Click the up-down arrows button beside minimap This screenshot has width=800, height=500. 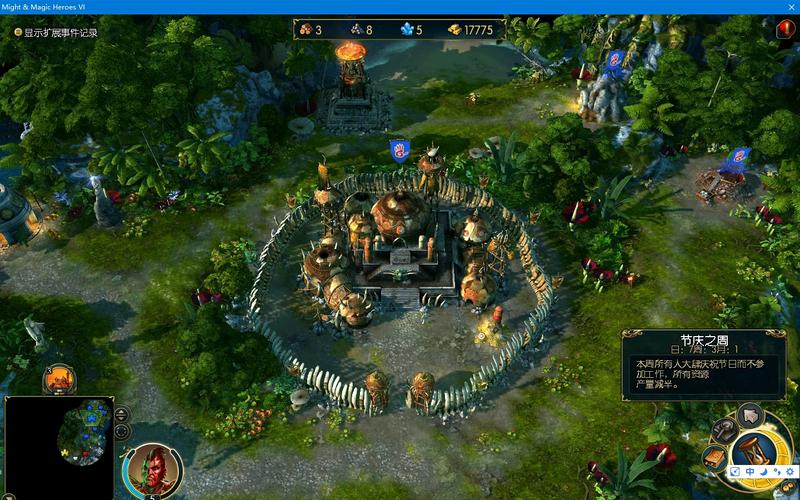pos(122,414)
